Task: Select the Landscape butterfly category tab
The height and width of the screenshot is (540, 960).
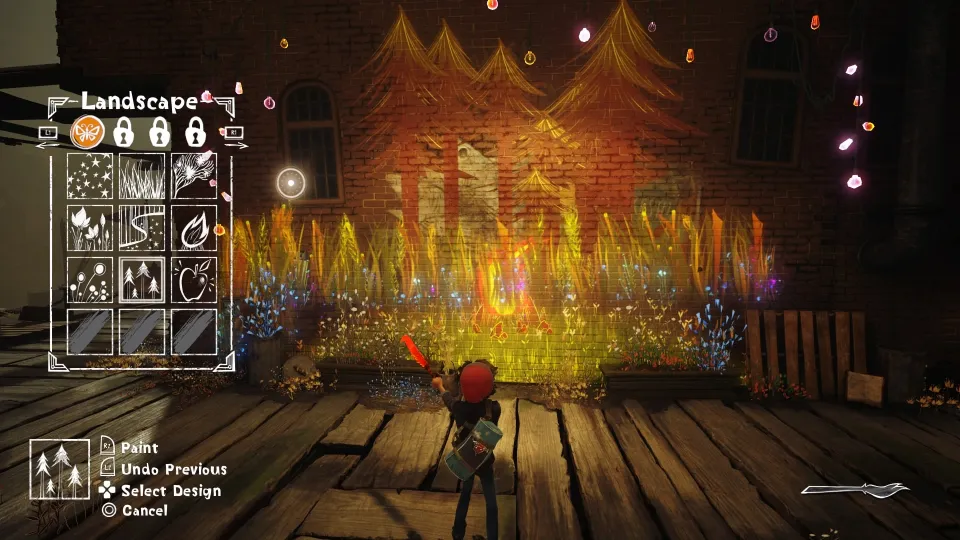Action: click(x=87, y=130)
